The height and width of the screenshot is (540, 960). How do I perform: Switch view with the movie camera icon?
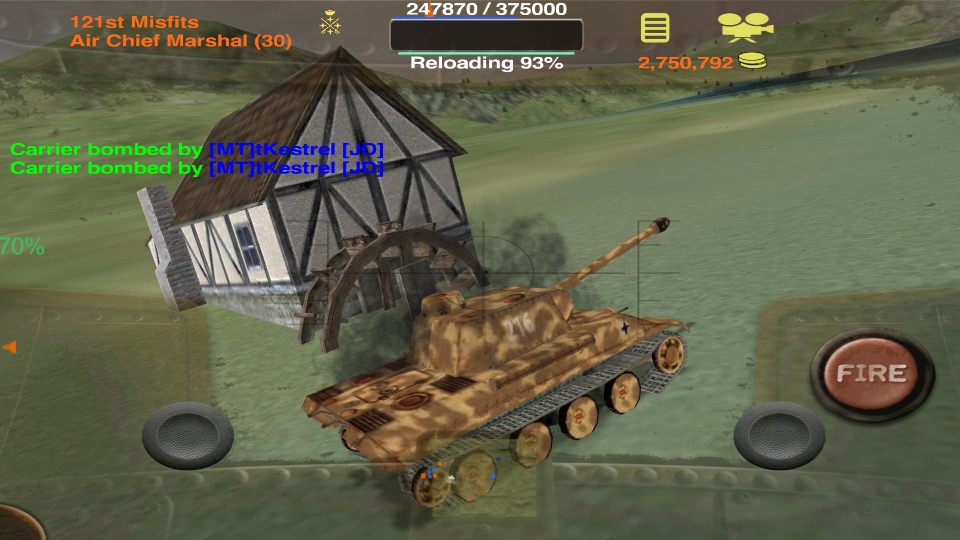click(745, 26)
